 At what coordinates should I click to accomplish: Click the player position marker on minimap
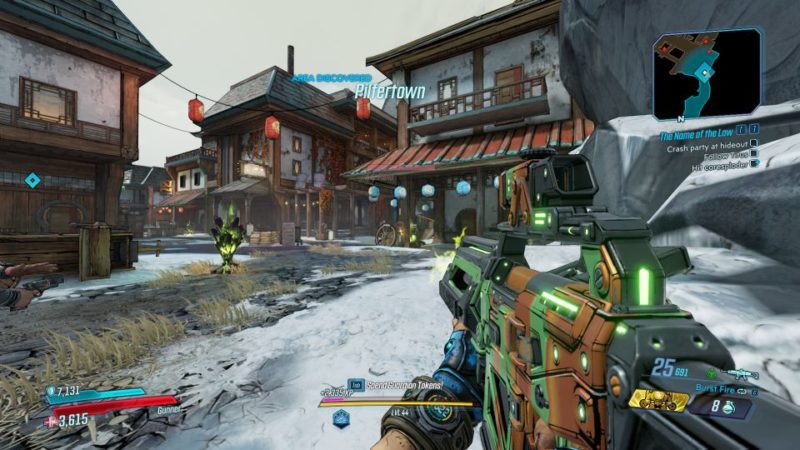pyautogui.click(x=707, y=73)
